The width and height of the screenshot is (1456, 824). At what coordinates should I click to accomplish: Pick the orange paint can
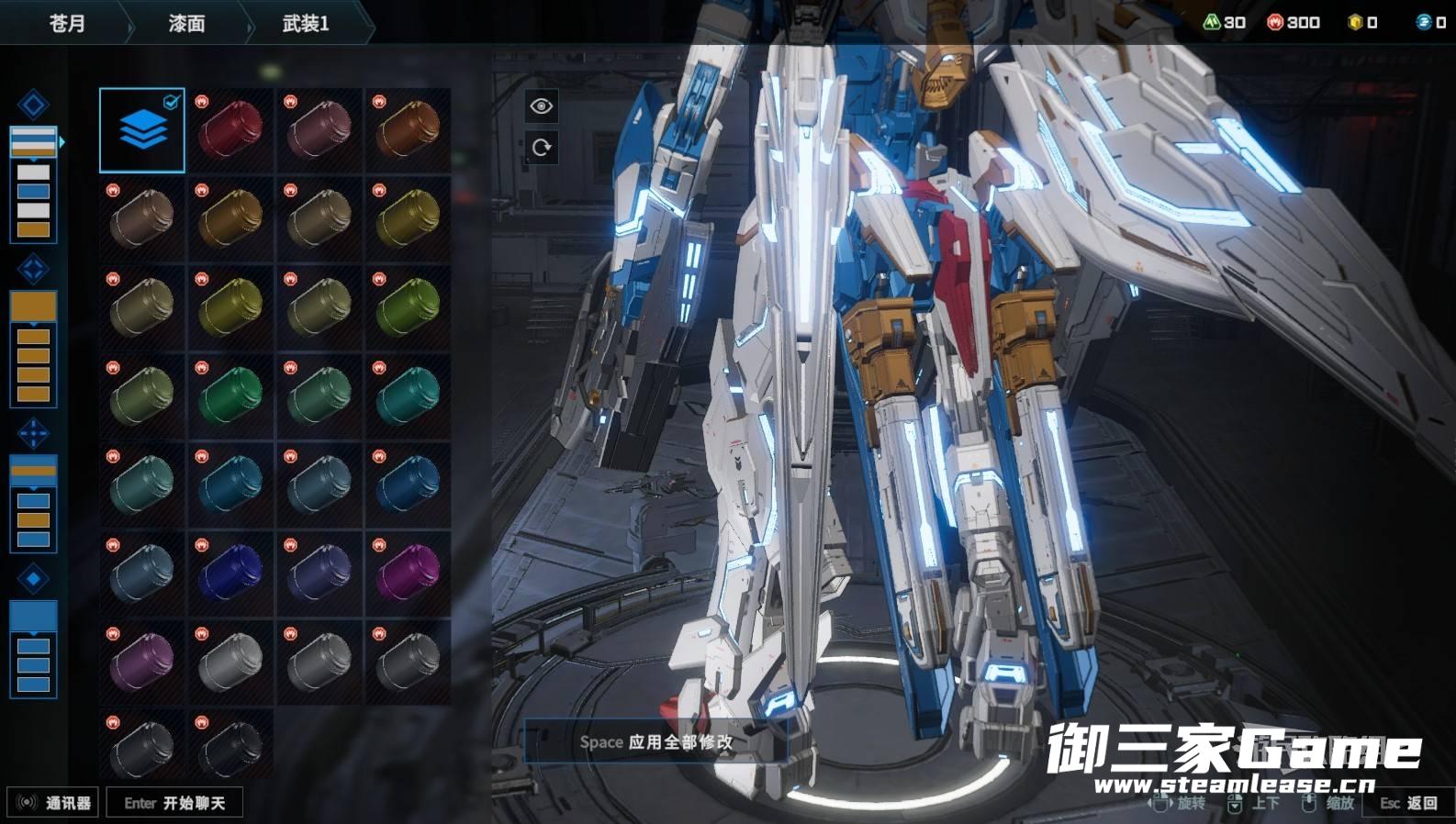[409, 130]
